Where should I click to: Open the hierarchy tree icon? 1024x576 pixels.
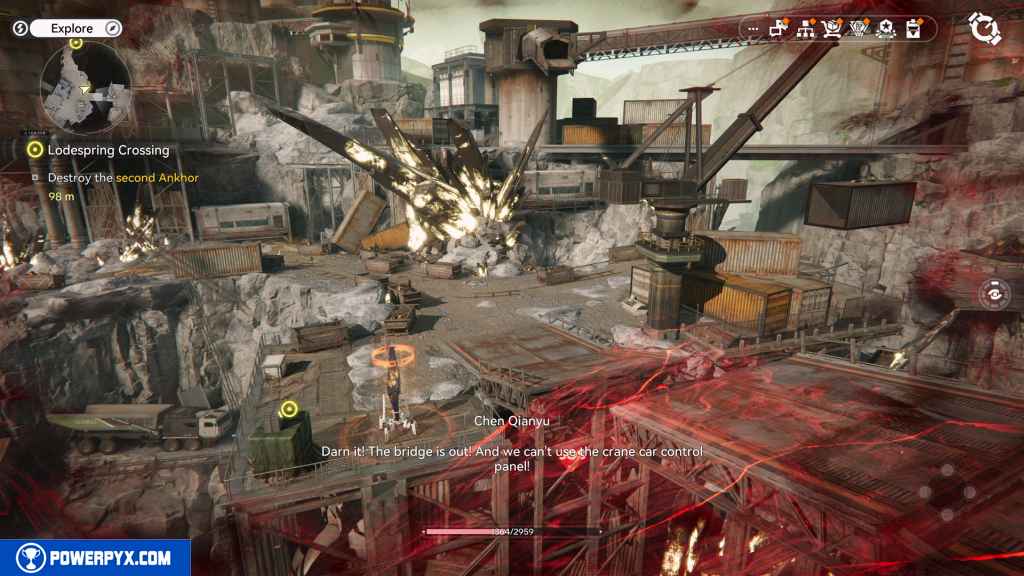[x=805, y=29]
